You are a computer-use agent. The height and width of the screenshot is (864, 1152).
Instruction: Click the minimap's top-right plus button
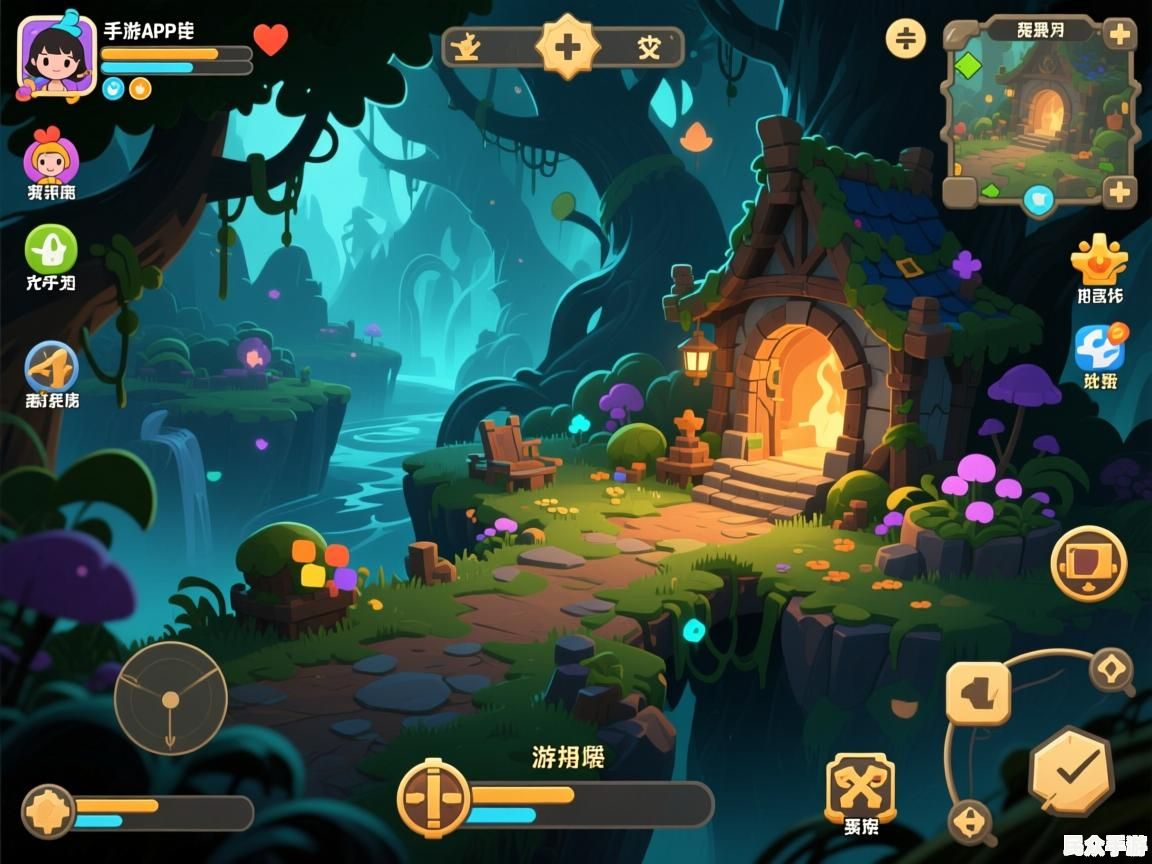point(1118,35)
